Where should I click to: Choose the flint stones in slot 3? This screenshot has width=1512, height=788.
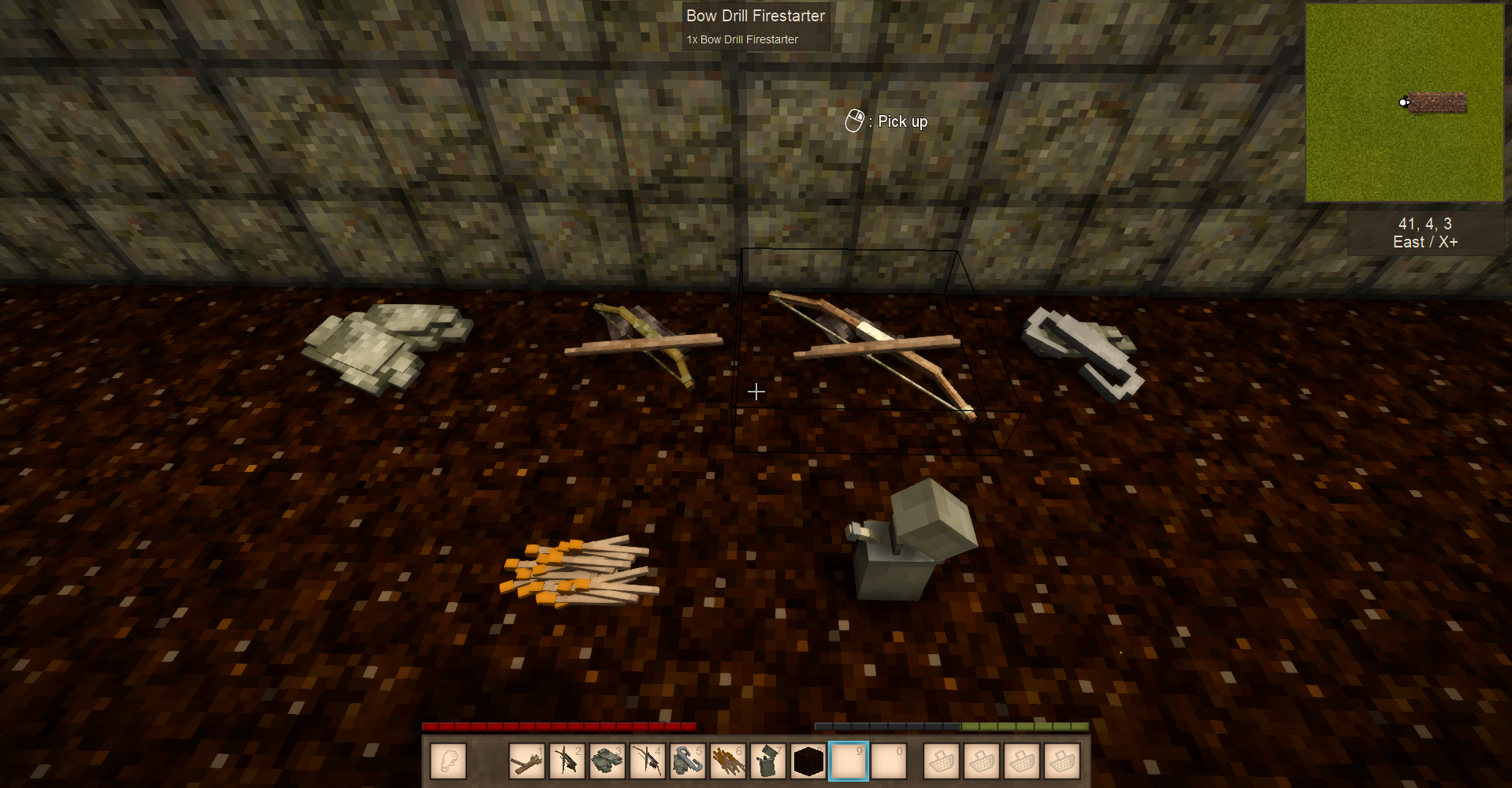[x=607, y=761]
